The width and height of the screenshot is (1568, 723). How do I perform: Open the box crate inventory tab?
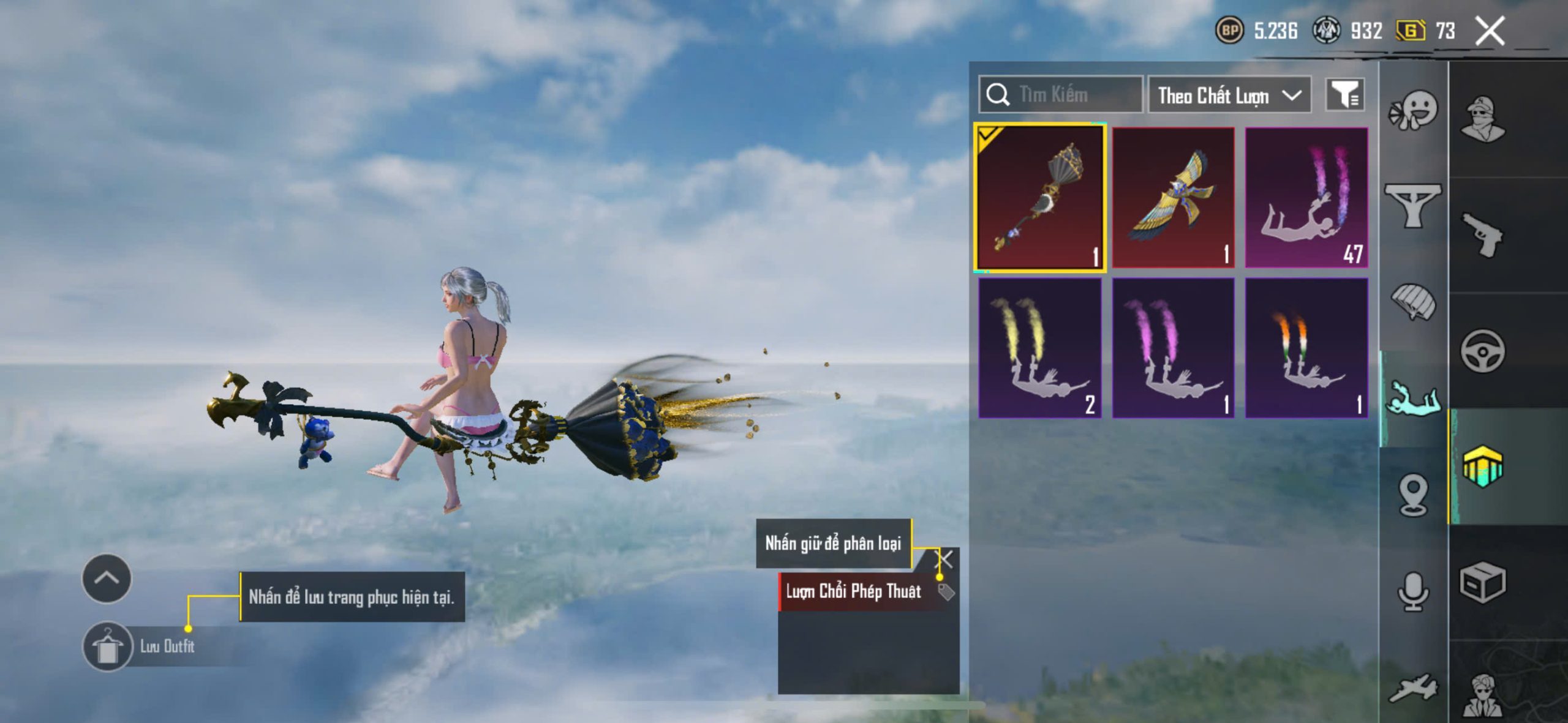(1483, 582)
